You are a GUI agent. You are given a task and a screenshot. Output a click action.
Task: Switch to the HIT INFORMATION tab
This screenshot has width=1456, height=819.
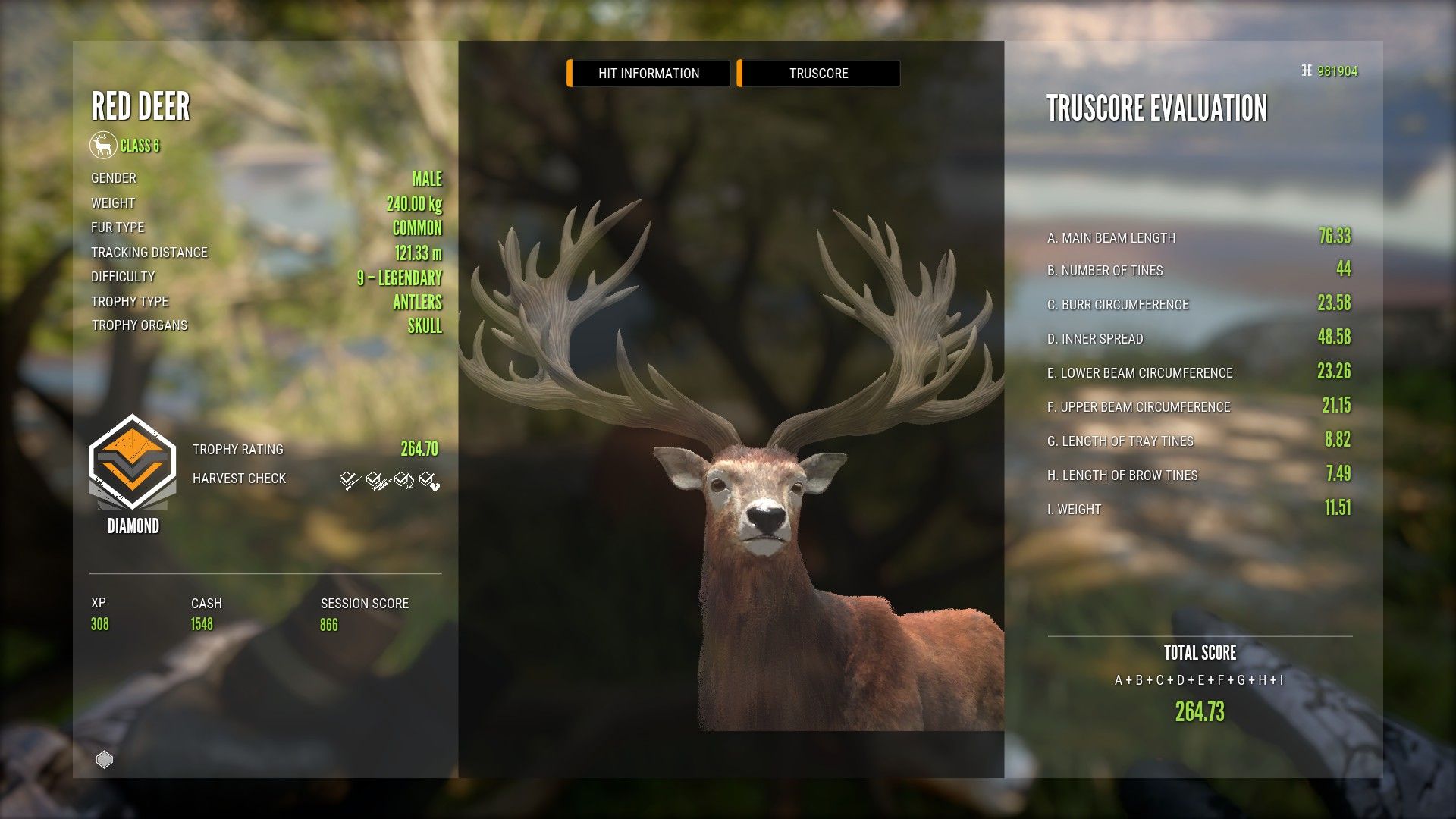[x=648, y=73]
